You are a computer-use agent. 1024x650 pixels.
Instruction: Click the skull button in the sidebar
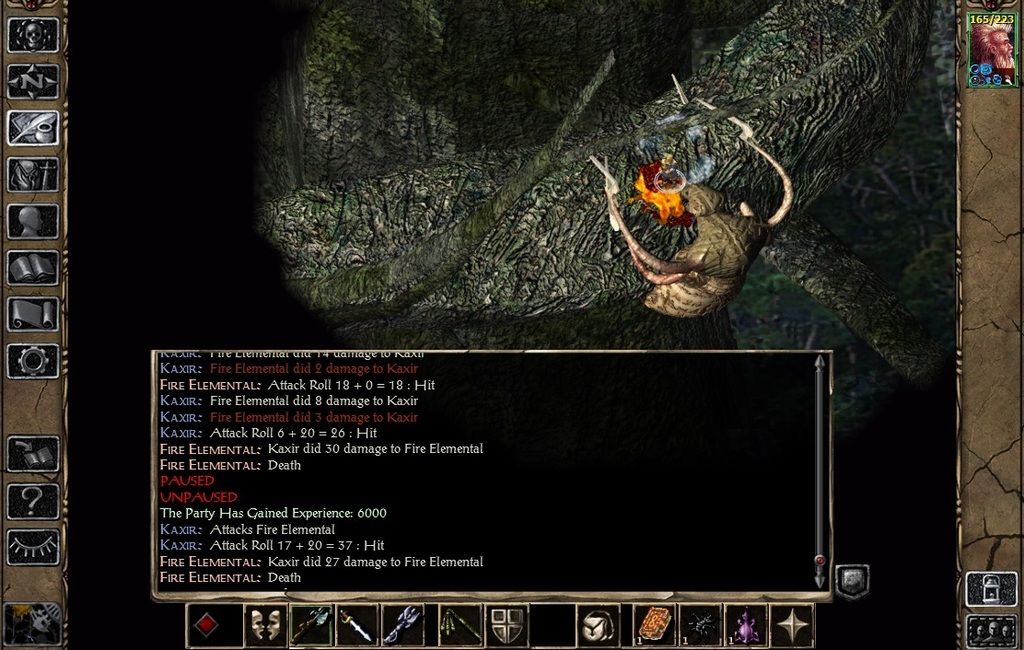point(33,35)
